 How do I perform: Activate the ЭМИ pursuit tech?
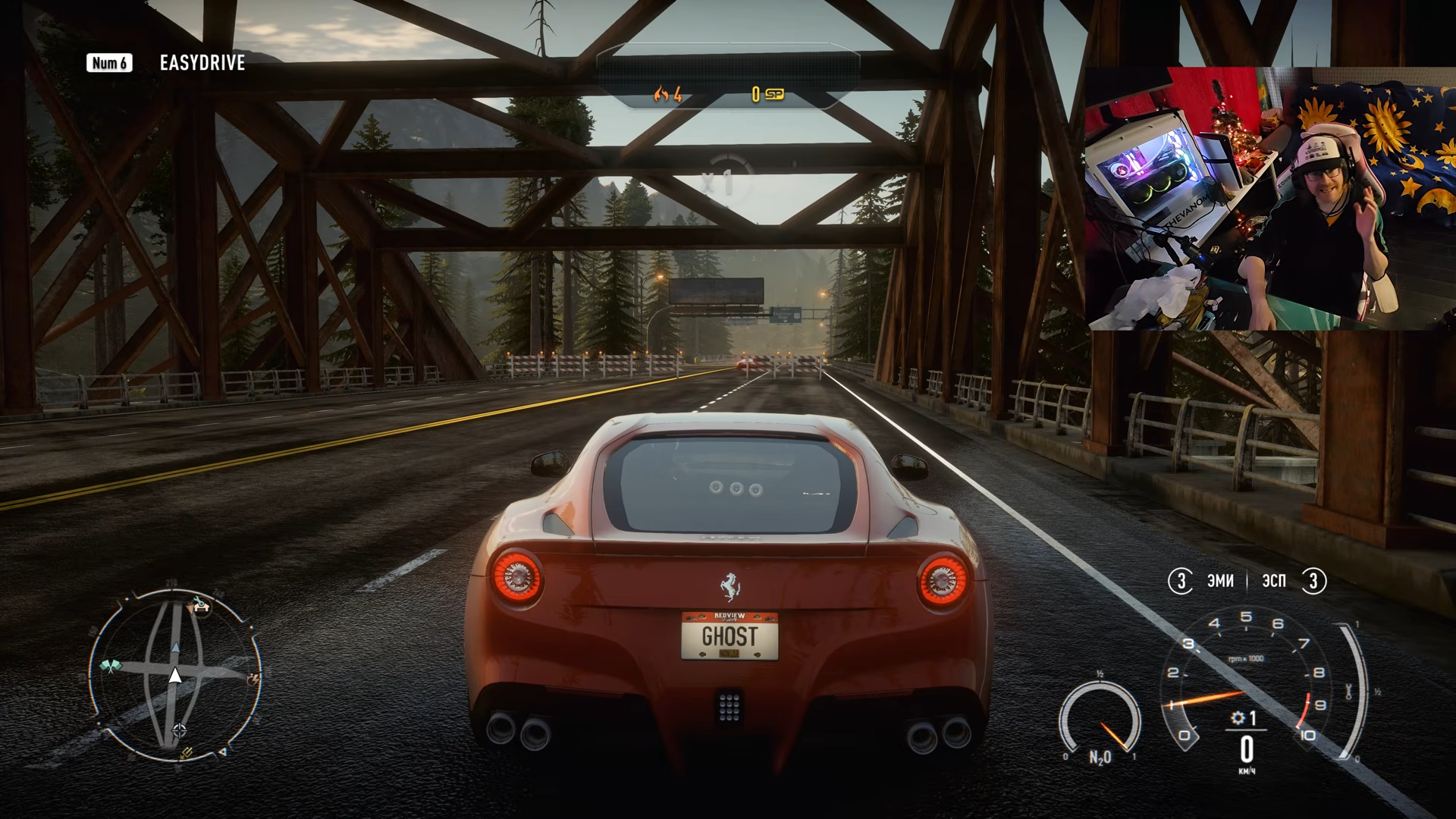click(1219, 581)
